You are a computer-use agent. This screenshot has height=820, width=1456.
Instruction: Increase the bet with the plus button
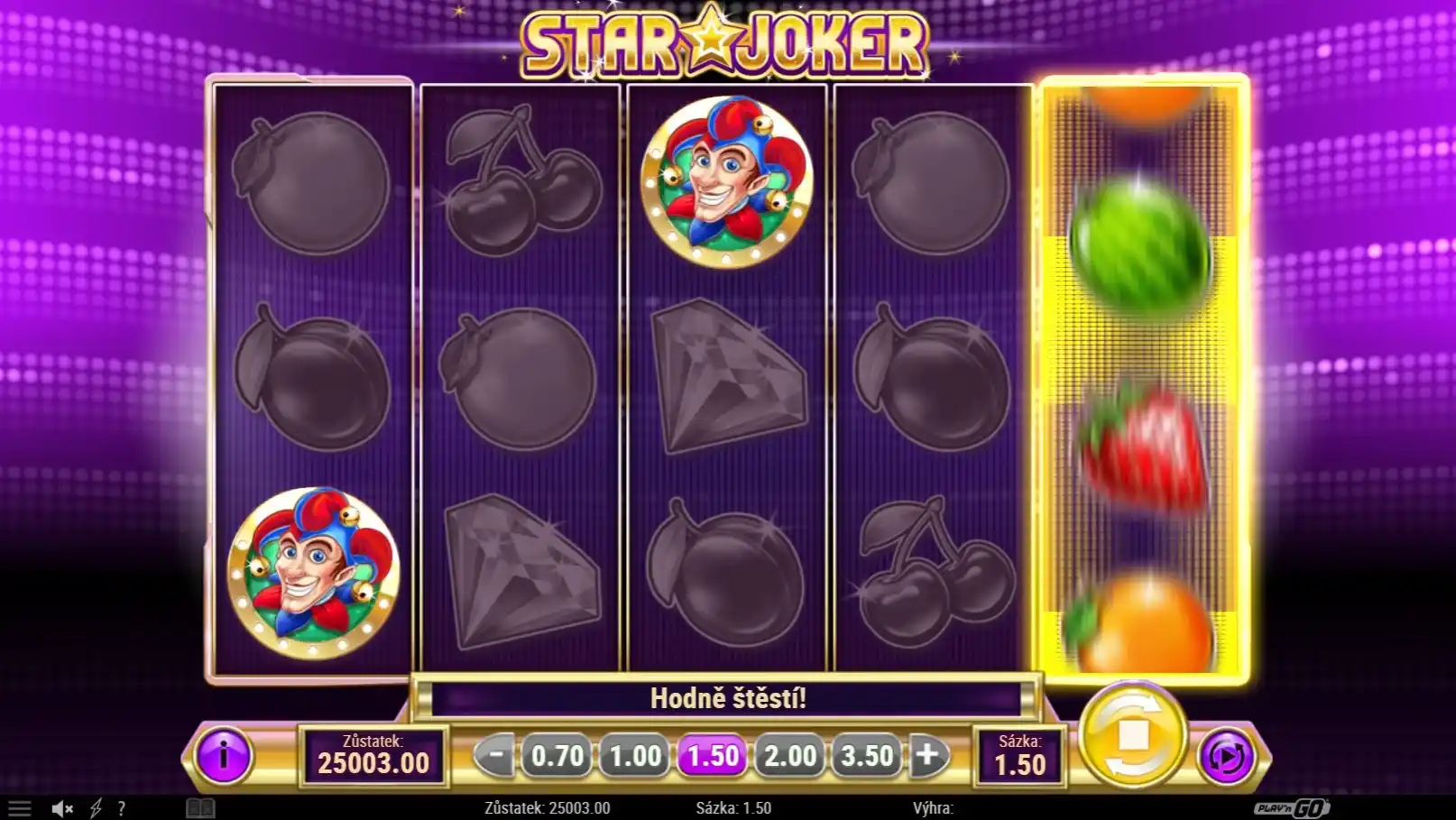click(927, 755)
